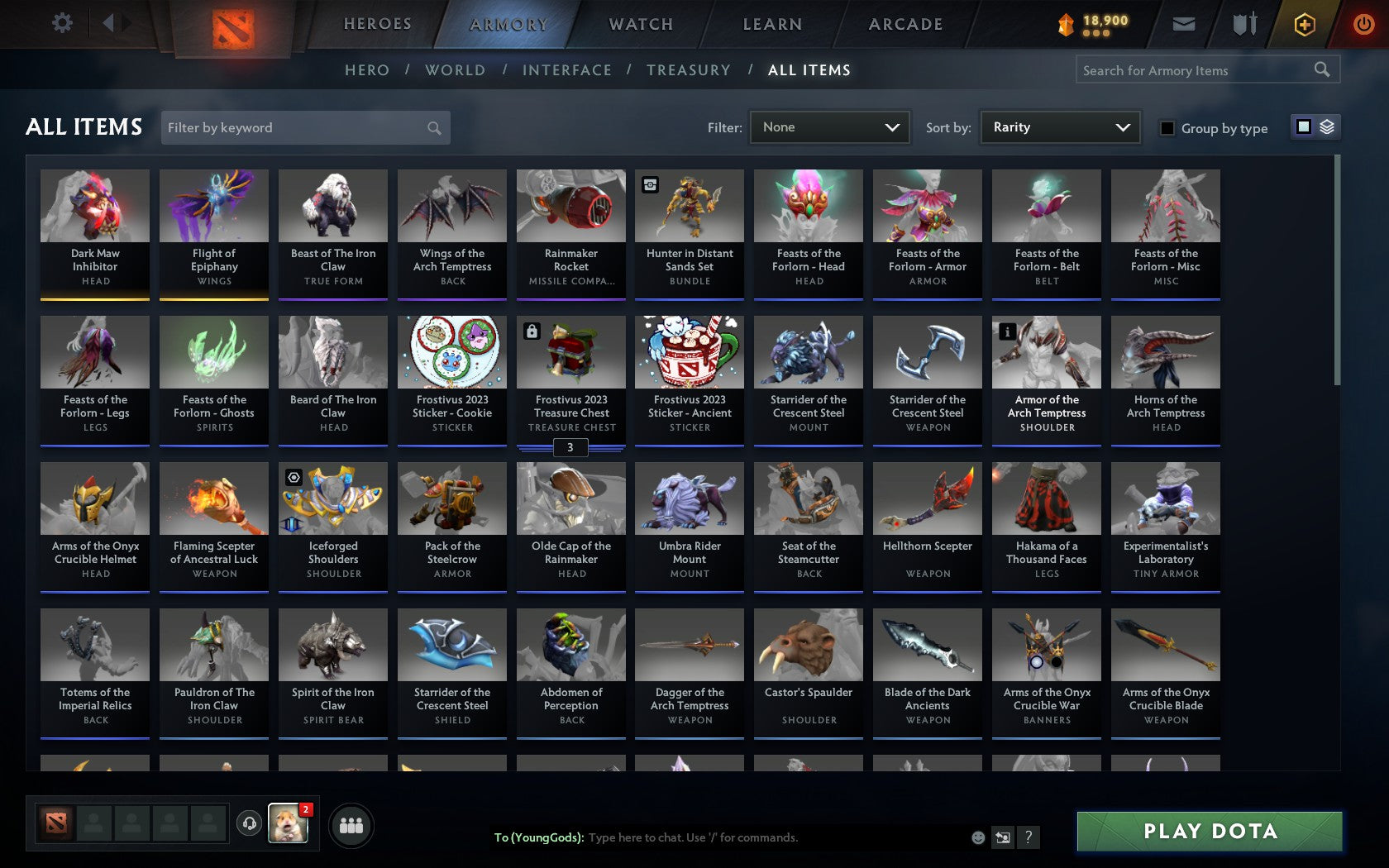Open Dota Plus with the gold plus icon
The height and width of the screenshot is (868, 1389).
coord(1305,24)
